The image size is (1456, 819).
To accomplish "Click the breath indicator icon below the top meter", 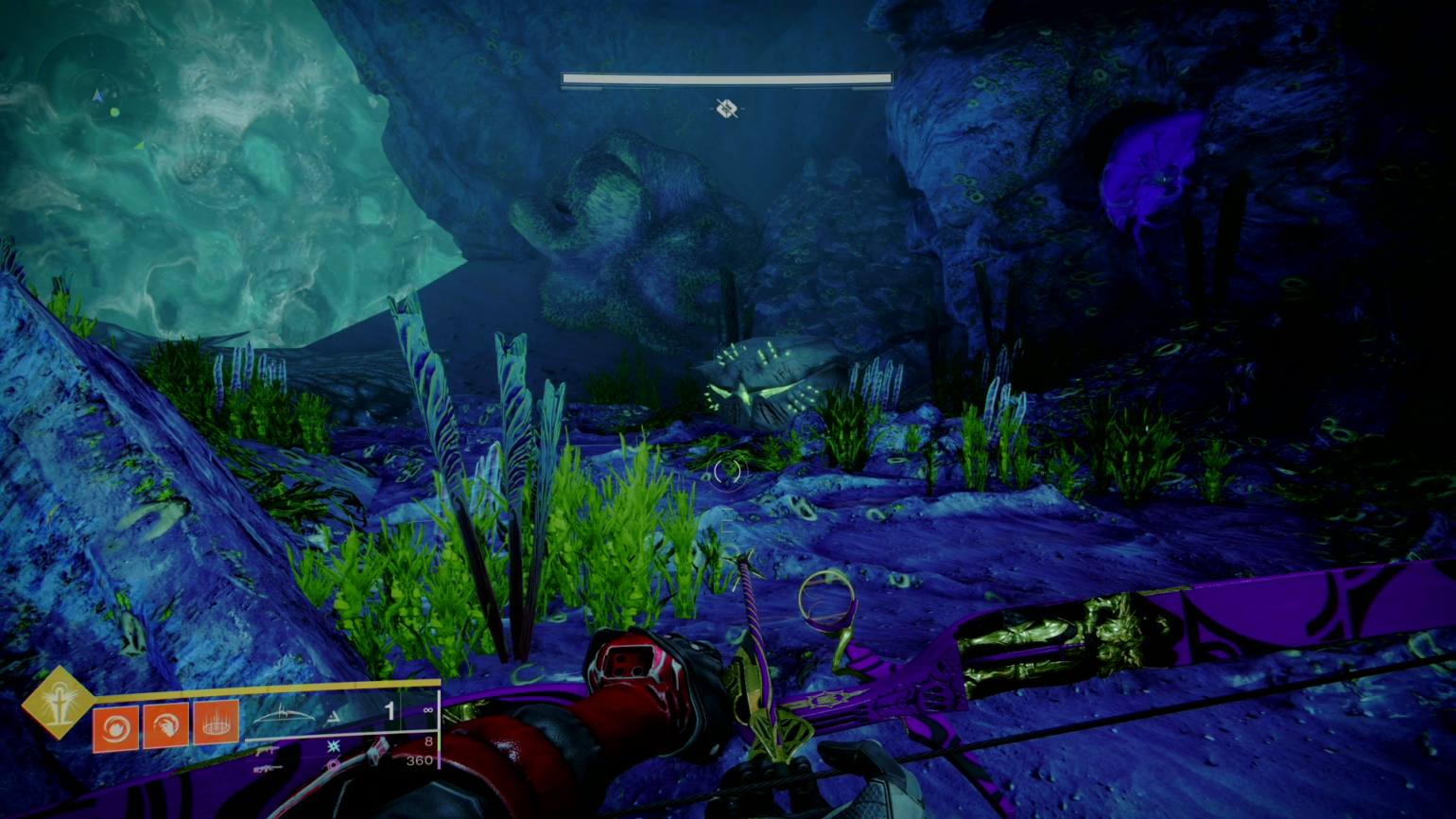I will click(728, 110).
